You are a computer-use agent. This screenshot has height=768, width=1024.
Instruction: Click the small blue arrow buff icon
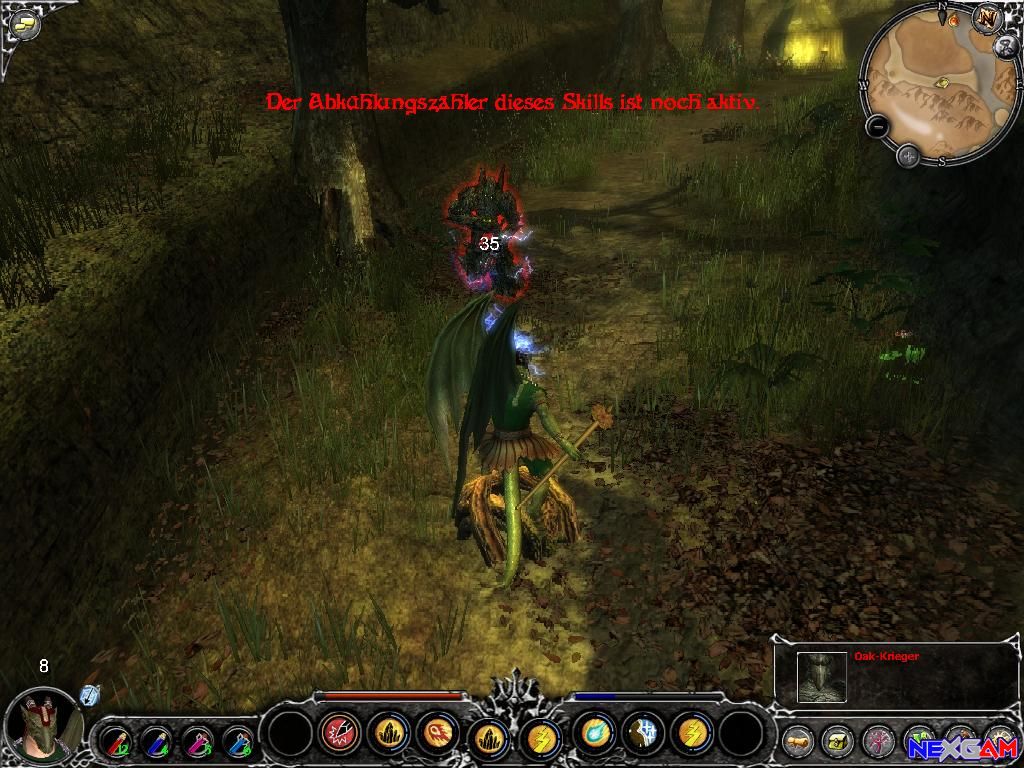89,695
